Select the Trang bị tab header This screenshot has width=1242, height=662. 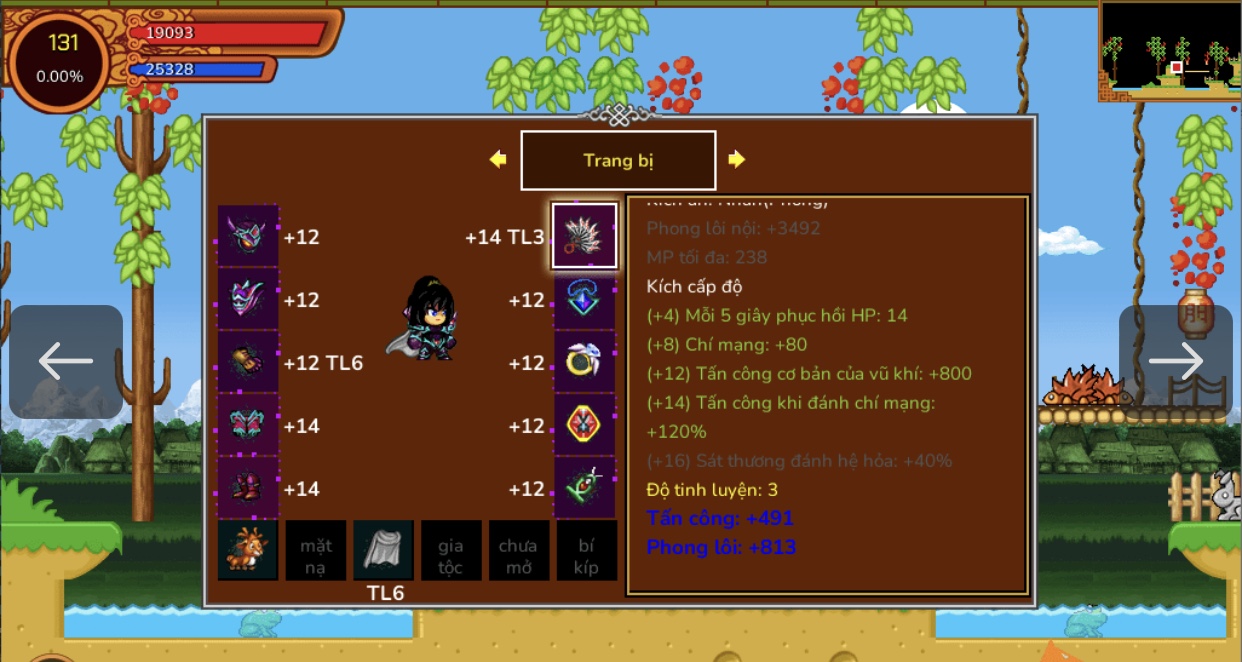618,160
